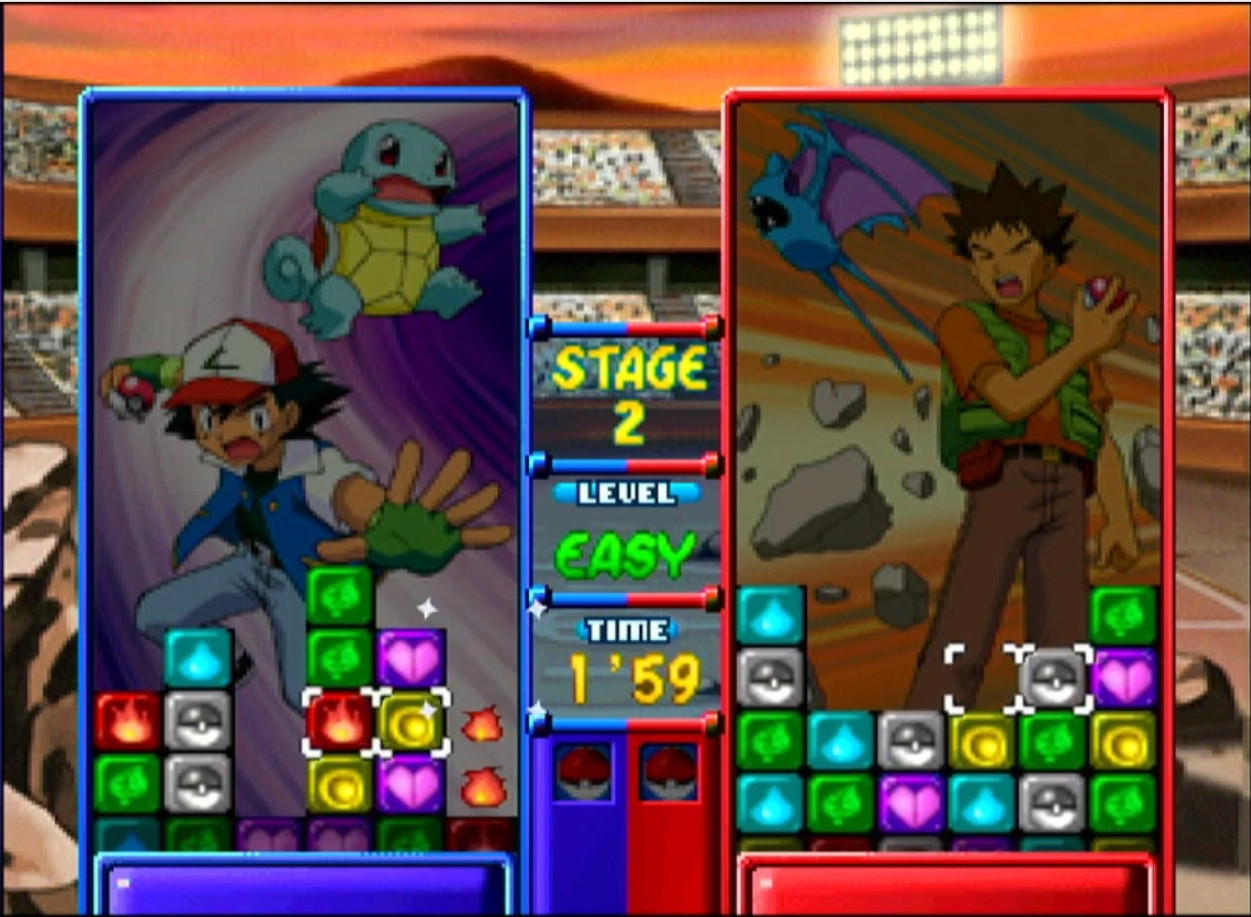Select the red fire tile inside Ash's cursor
This screenshot has height=917, width=1251.
pos(340,722)
